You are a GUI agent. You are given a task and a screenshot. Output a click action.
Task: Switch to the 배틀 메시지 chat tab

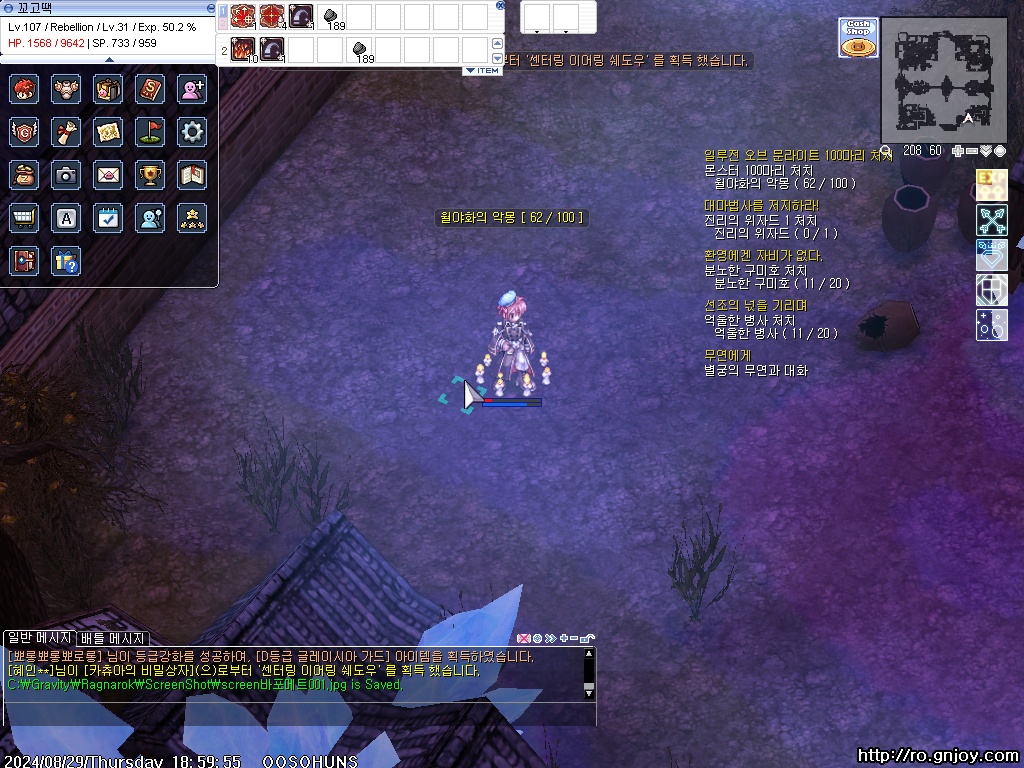[113, 638]
